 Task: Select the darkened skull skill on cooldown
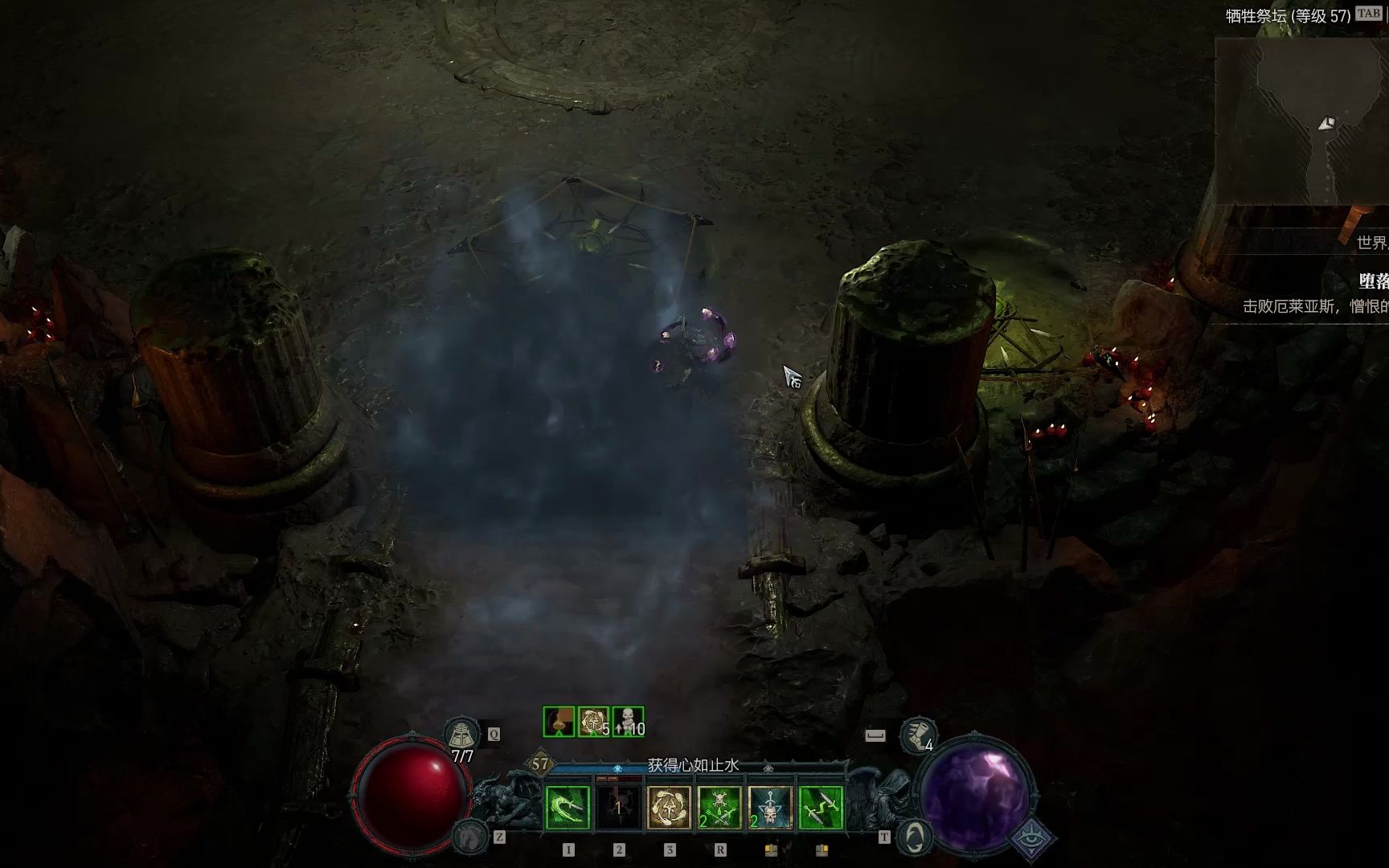(x=618, y=808)
